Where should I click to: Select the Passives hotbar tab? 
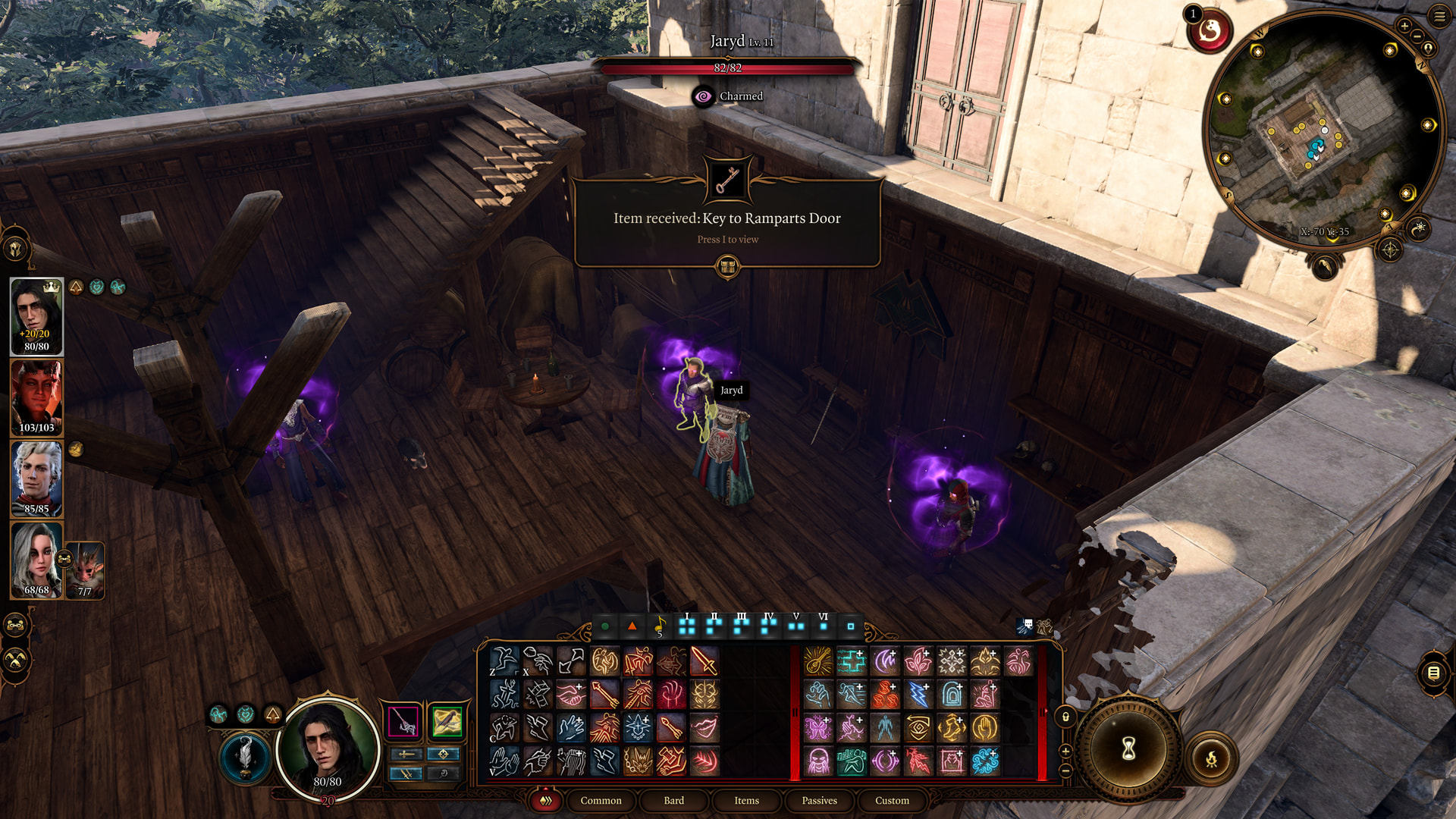coord(819,800)
